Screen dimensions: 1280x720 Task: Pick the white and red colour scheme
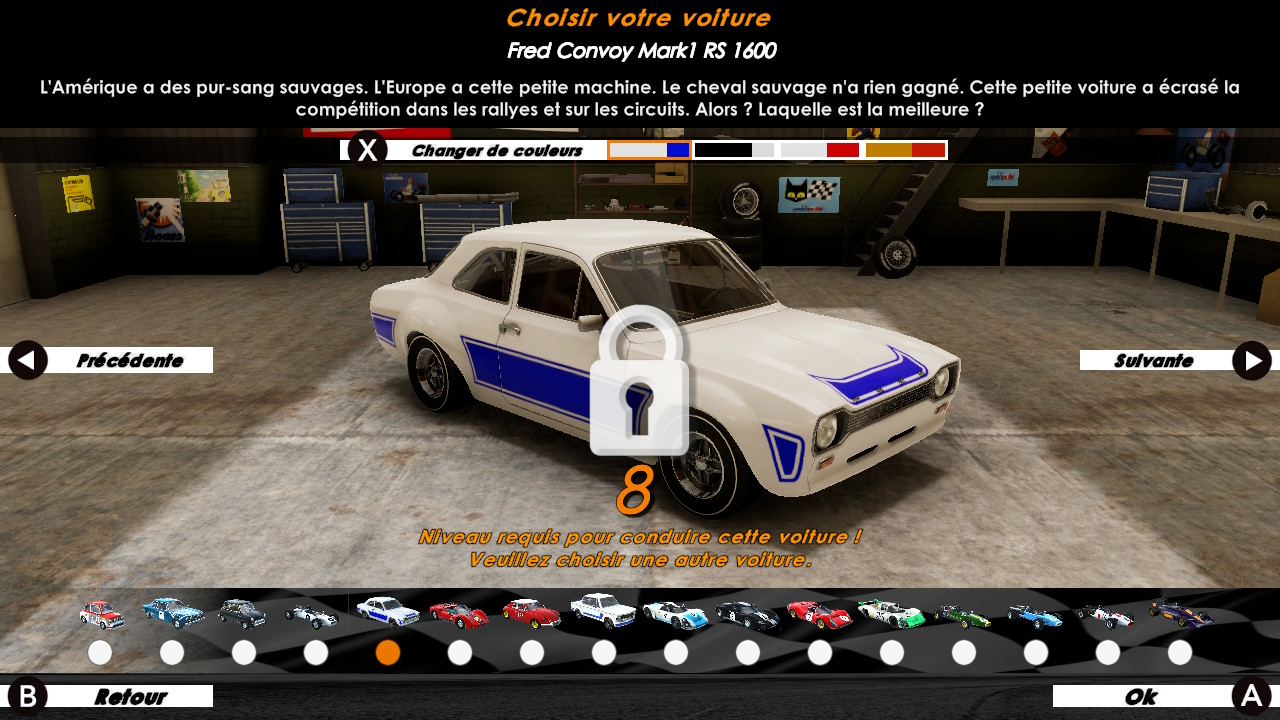point(820,150)
